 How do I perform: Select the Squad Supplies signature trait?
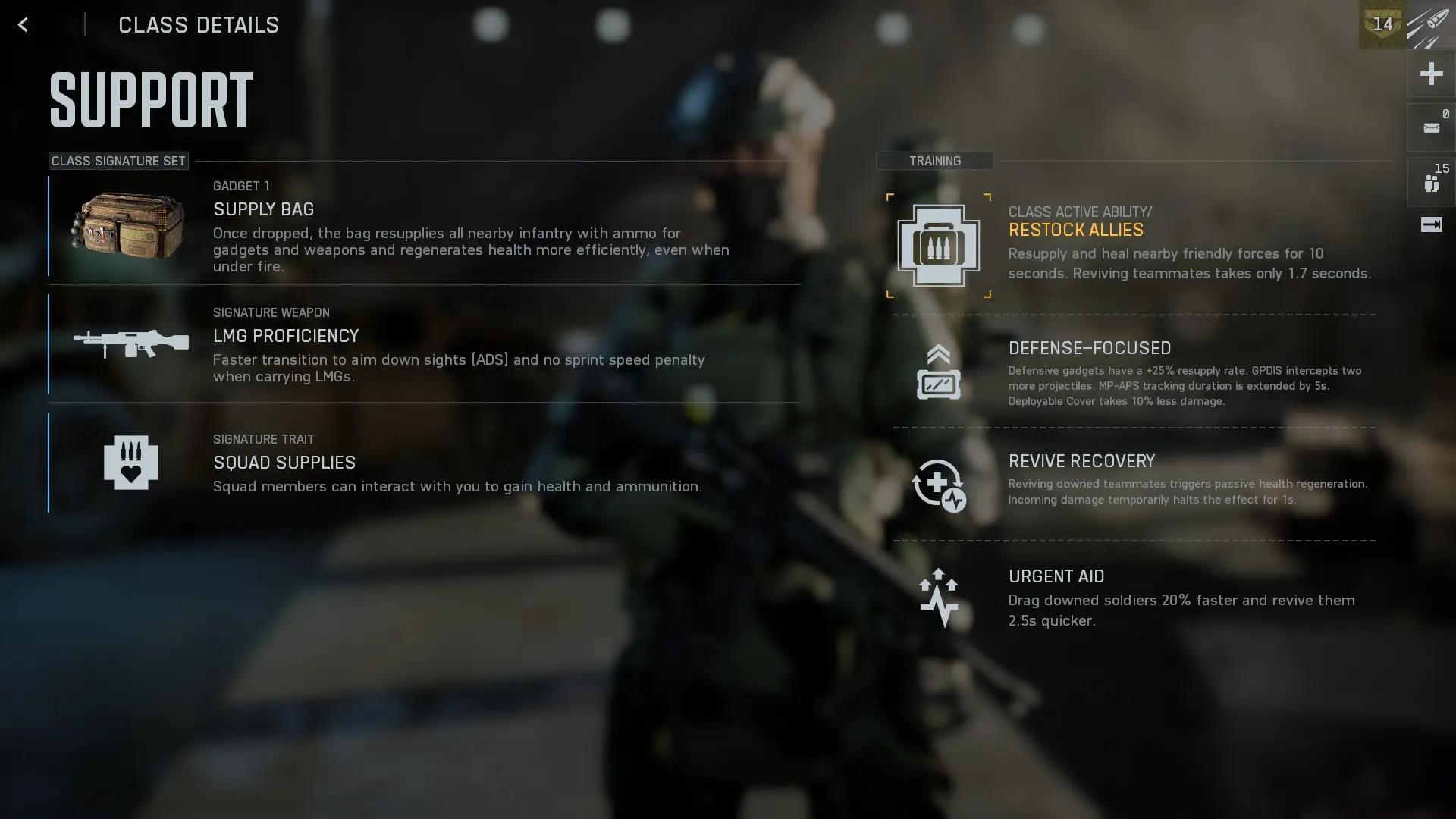tap(423, 463)
